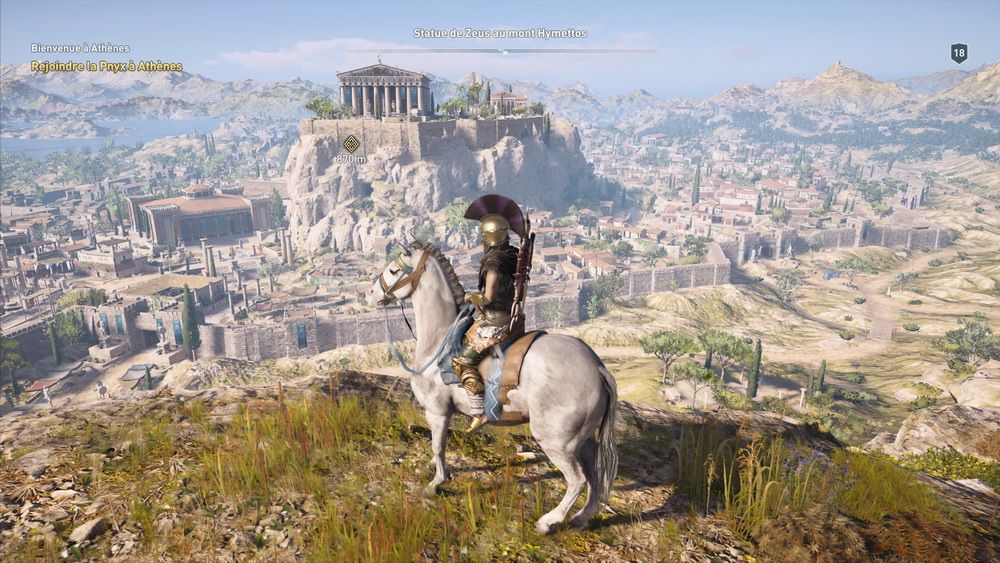Select the Rejoindre la Pnyx quest objective

click(x=106, y=67)
